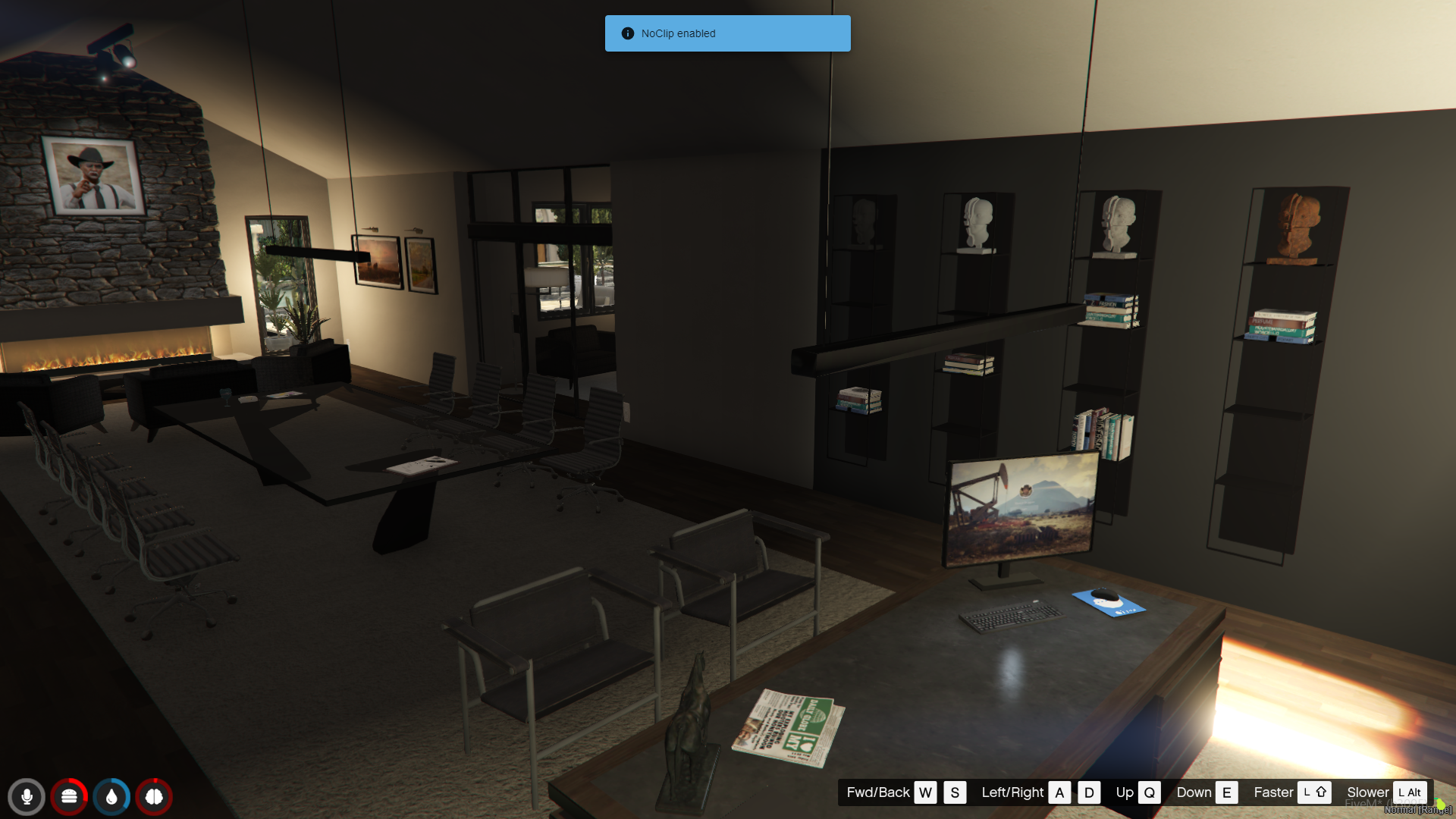Viewport: 1456px width, 819px height.
Task: Dismiss the NoClip enabled notification
Action: [x=727, y=33]
